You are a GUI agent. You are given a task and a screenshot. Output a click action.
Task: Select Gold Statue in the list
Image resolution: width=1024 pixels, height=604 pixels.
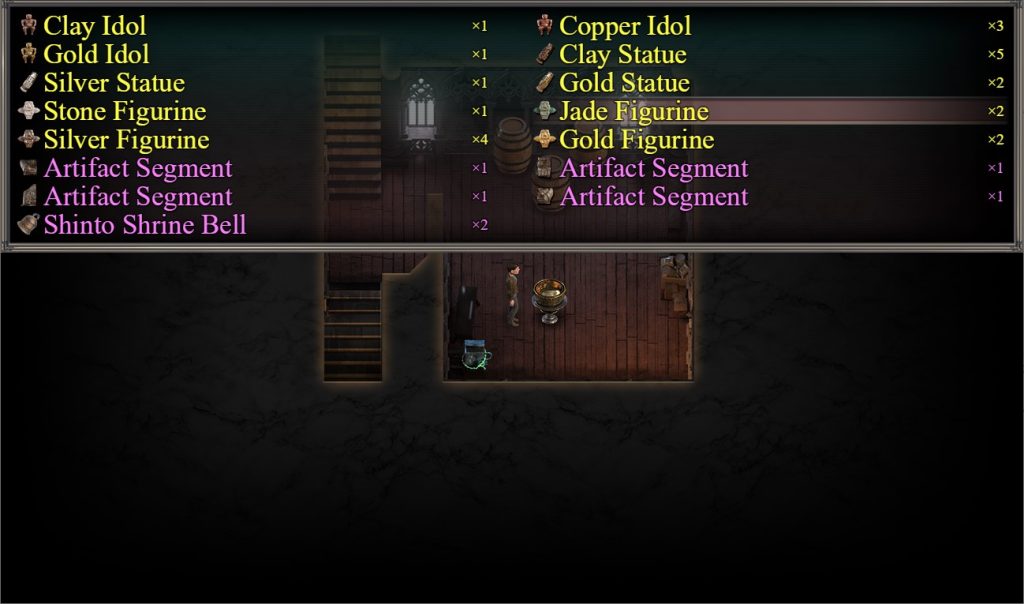tap(624, 83)
